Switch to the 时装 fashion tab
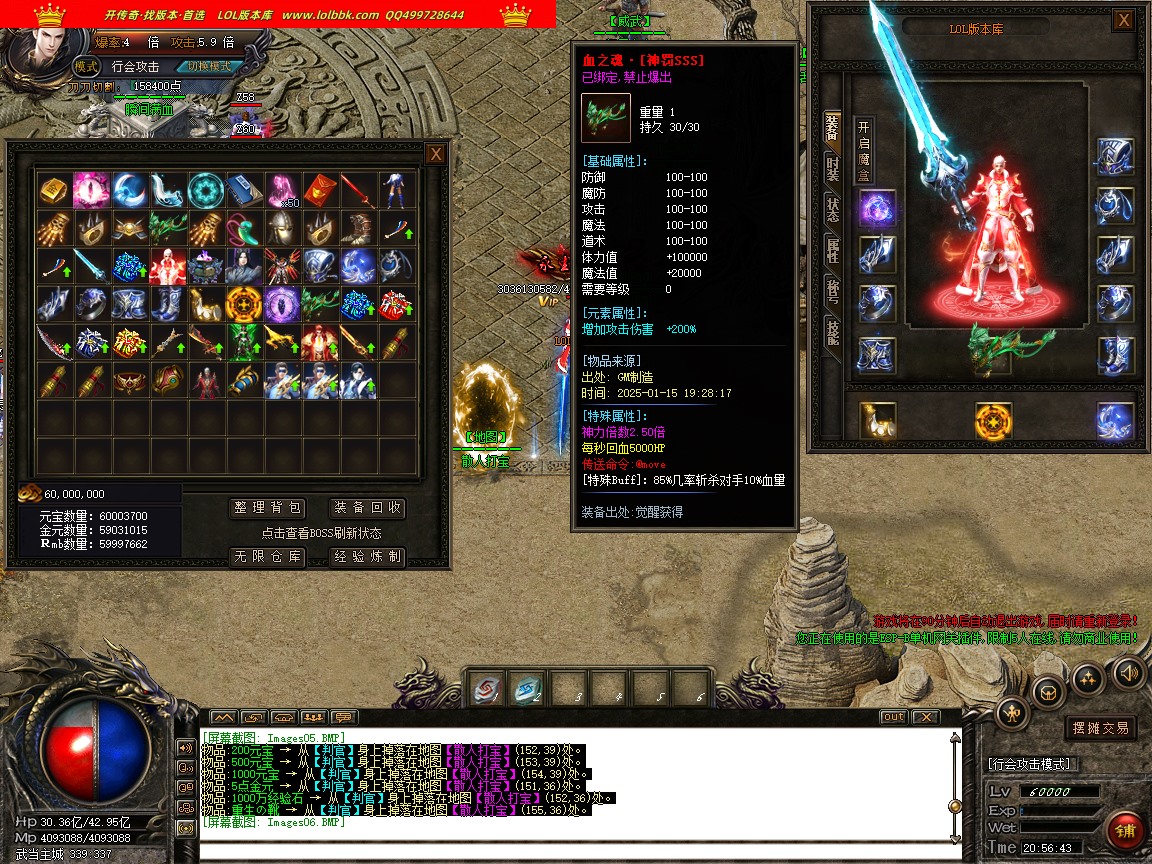 (832, 168)
